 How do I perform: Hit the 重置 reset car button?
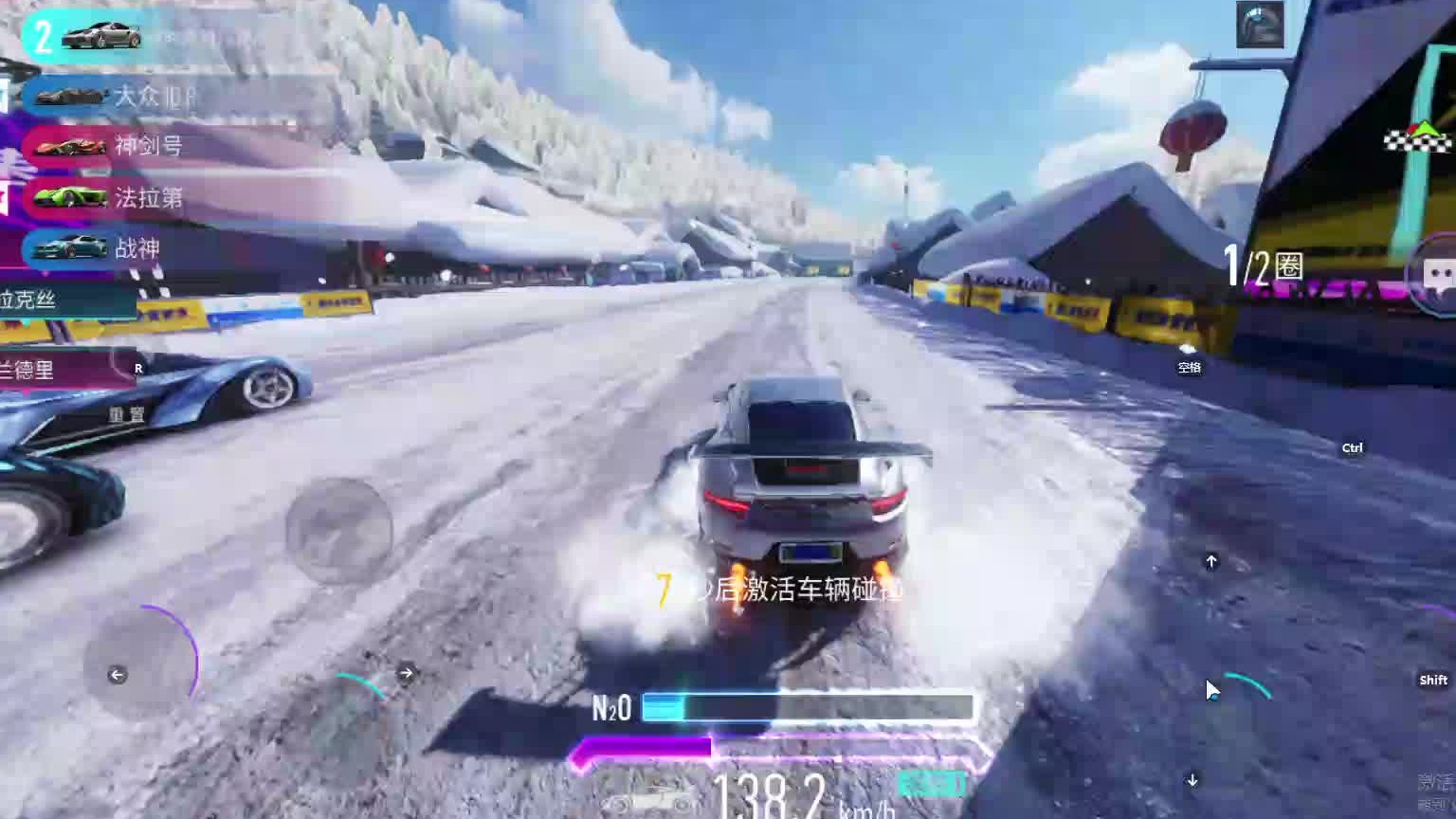(x=126, y=414)
